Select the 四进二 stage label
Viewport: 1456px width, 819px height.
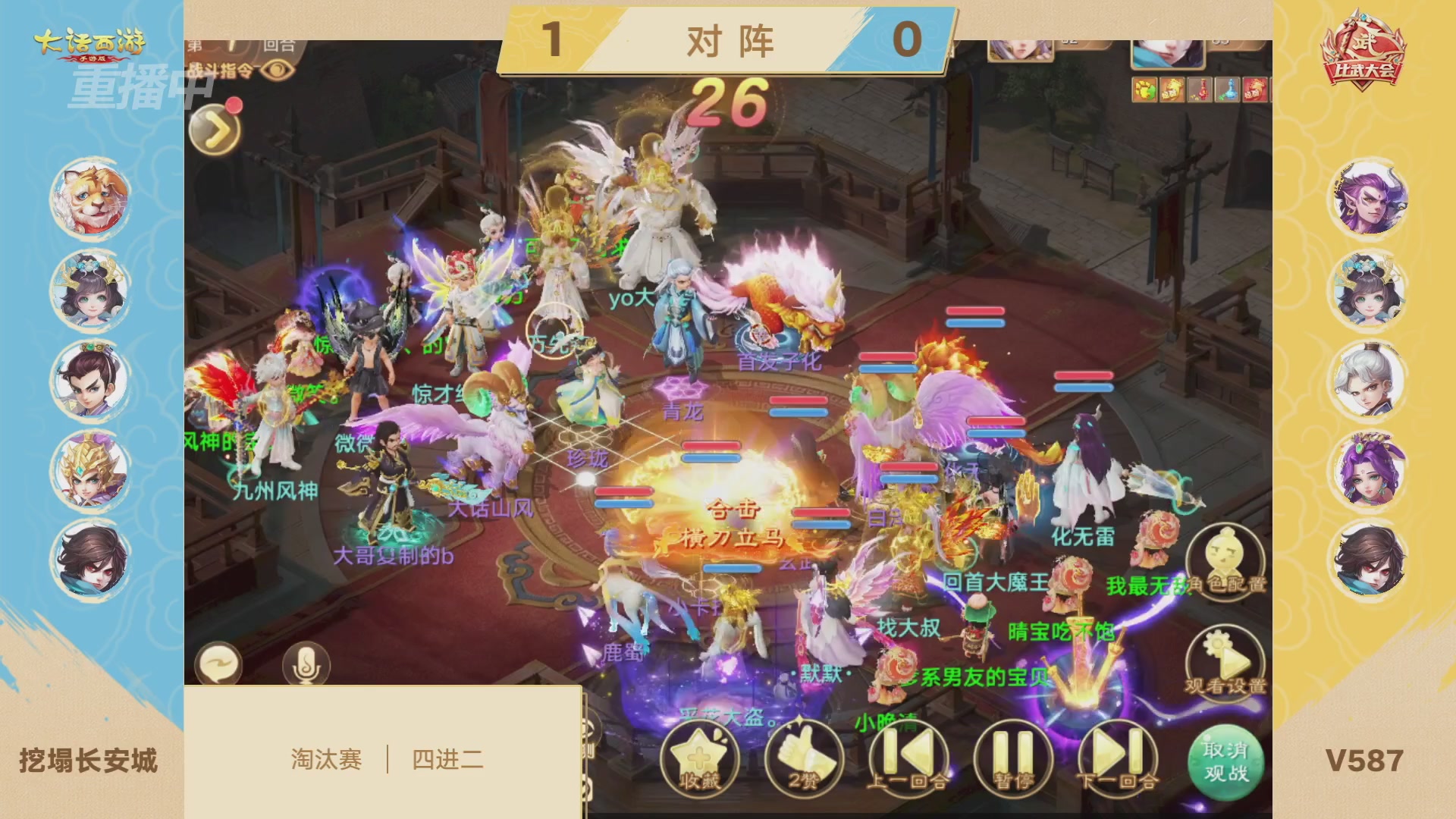447,758
